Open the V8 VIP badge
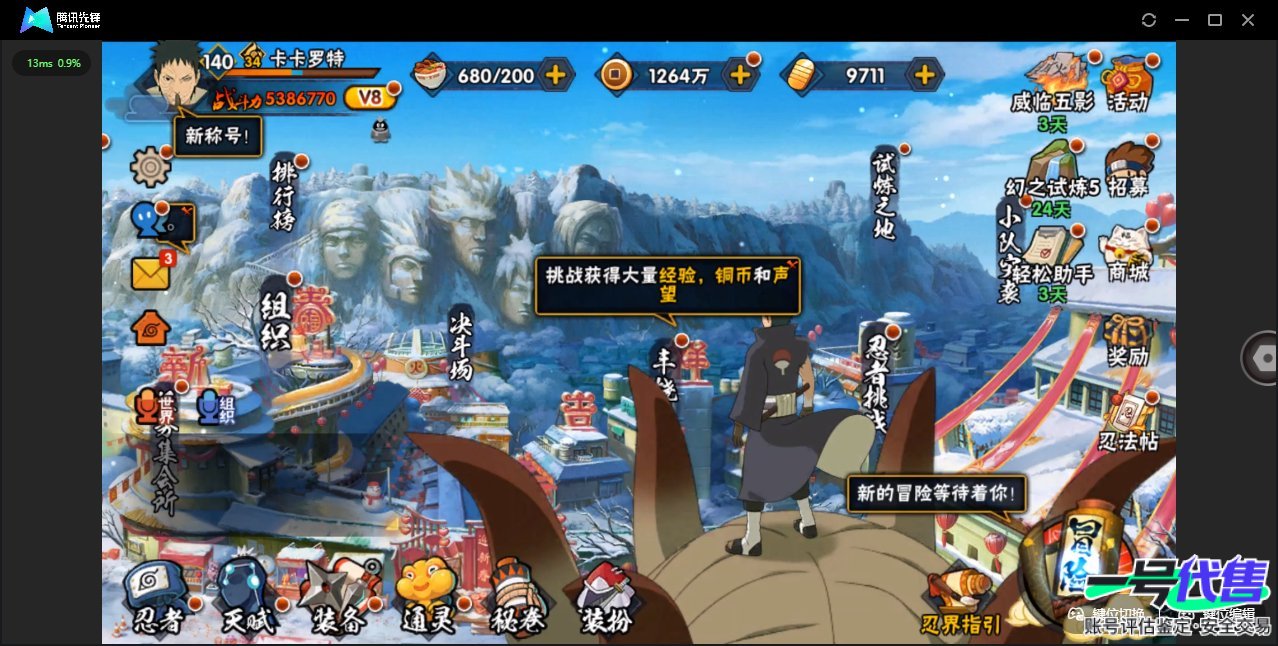Viewport: 1278px width, 646px height. pyautogui.click(x=369, y=97)
